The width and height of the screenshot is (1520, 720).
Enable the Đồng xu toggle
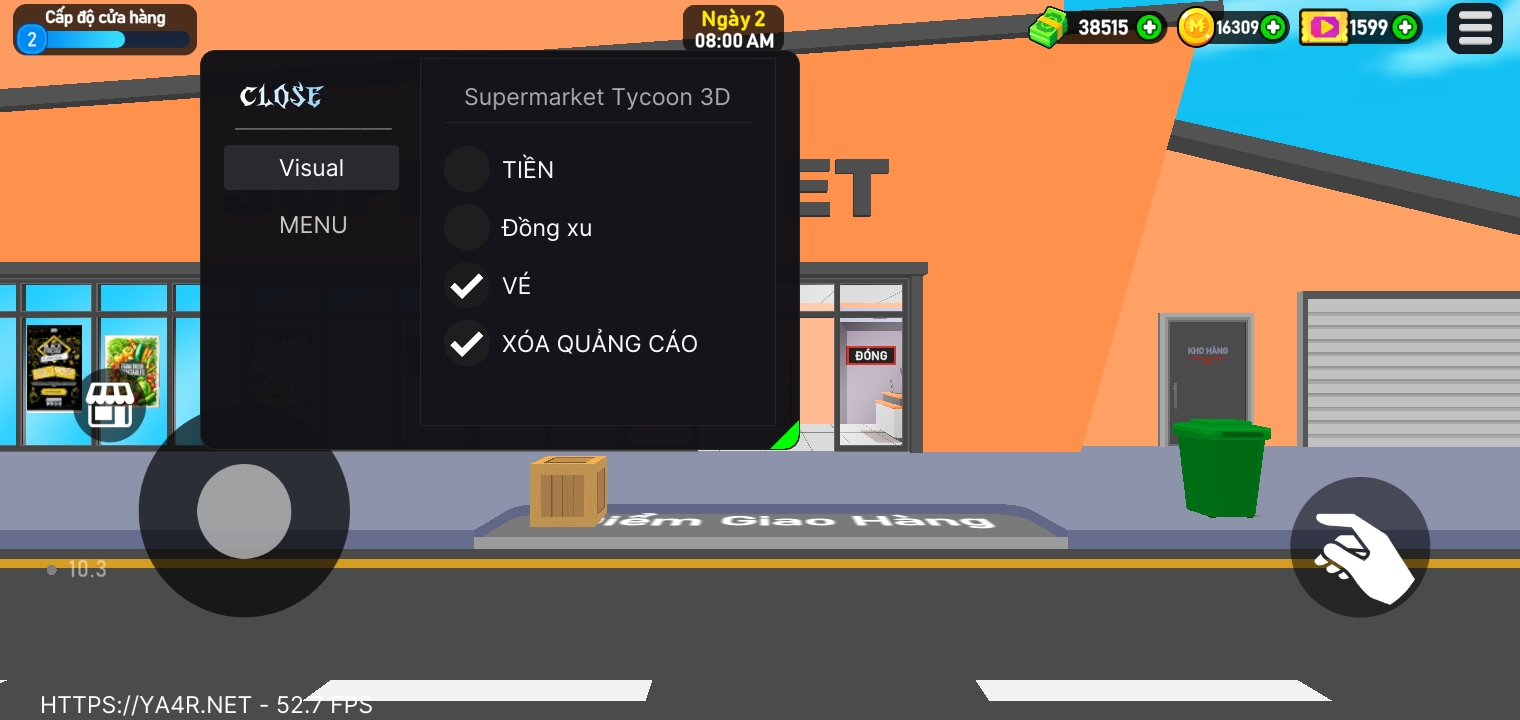(x=466, y=227)
